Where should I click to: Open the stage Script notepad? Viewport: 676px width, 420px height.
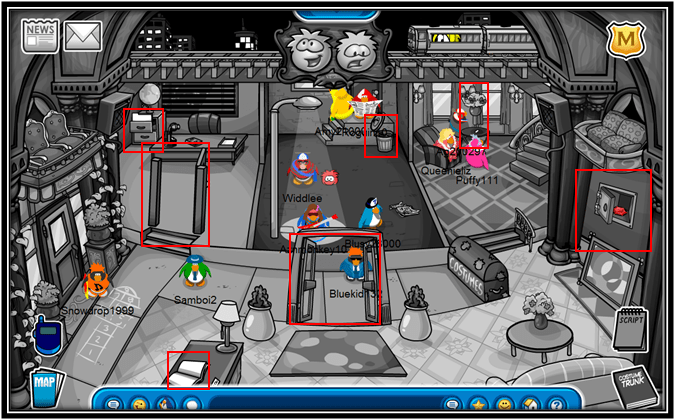coord(631,330)
